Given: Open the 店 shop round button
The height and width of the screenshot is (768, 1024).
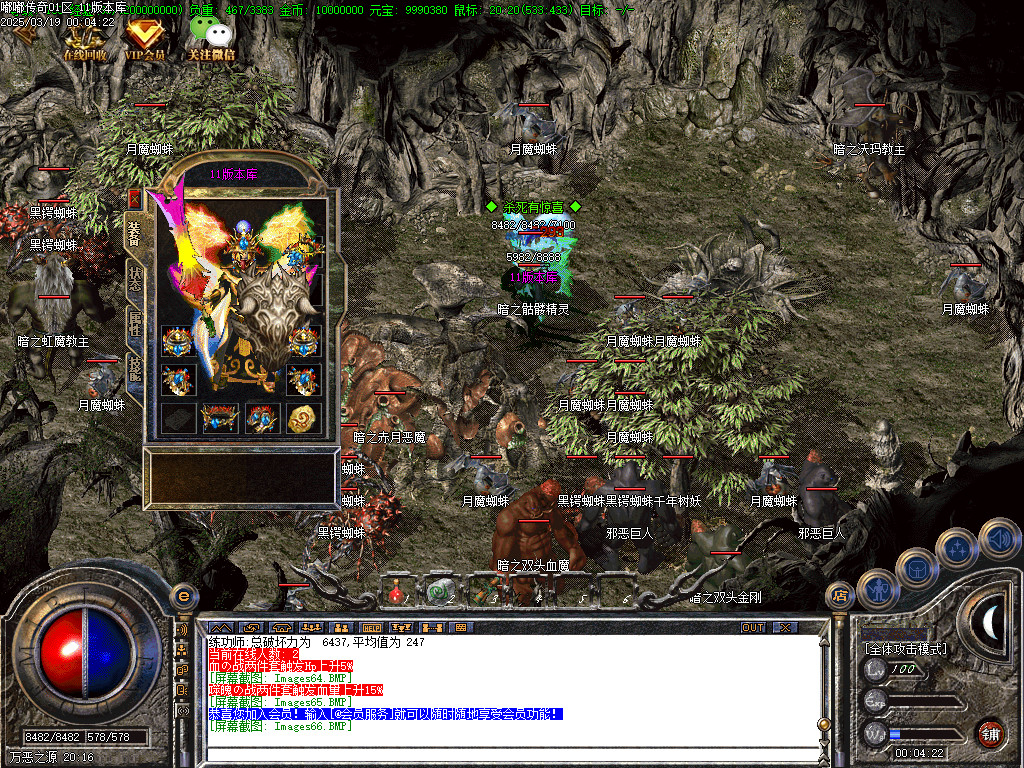Looking at the screenshot, I should (841, 596).
